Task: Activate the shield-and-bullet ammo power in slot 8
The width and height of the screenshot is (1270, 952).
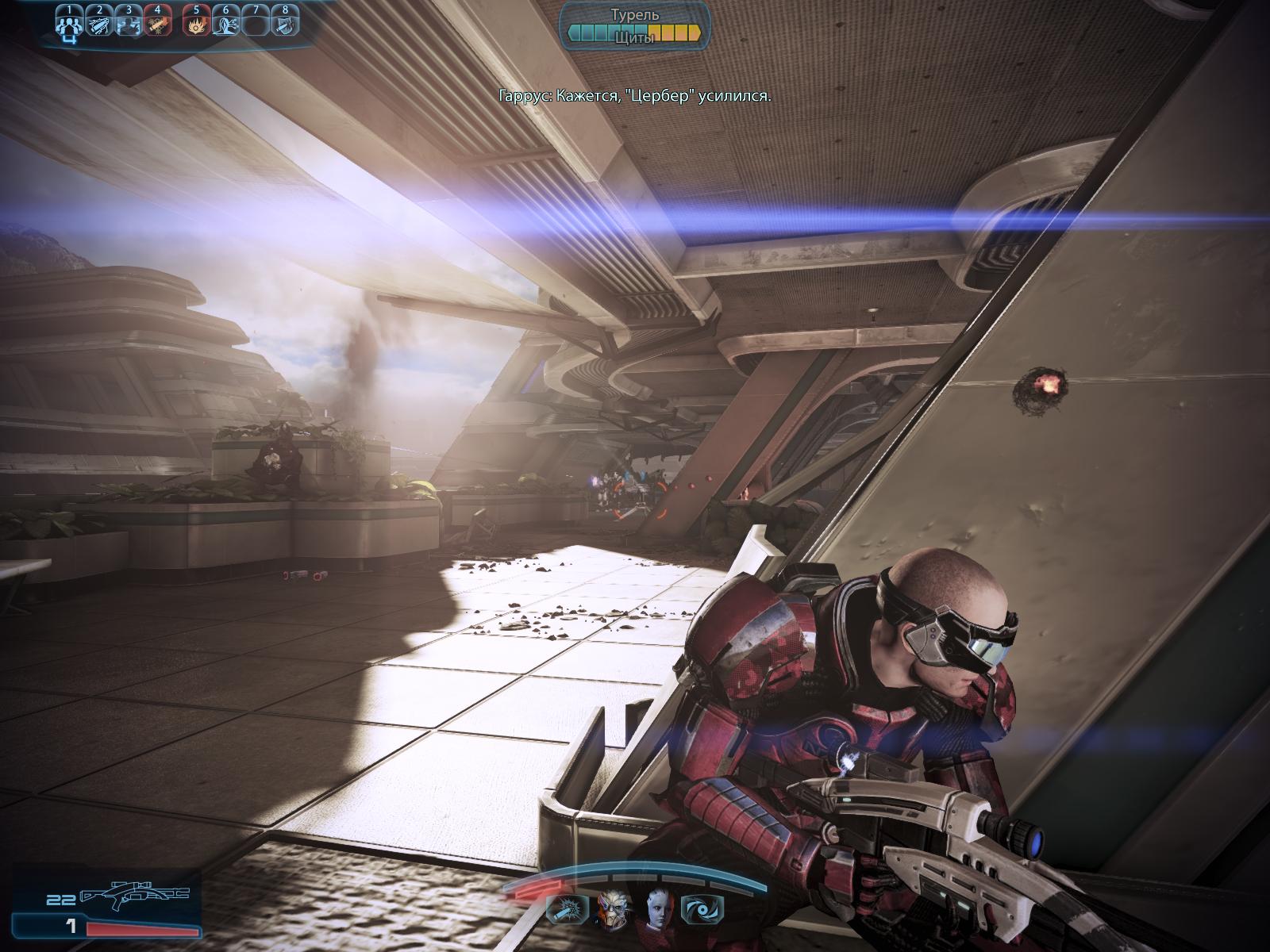Action: pos(283,26)
